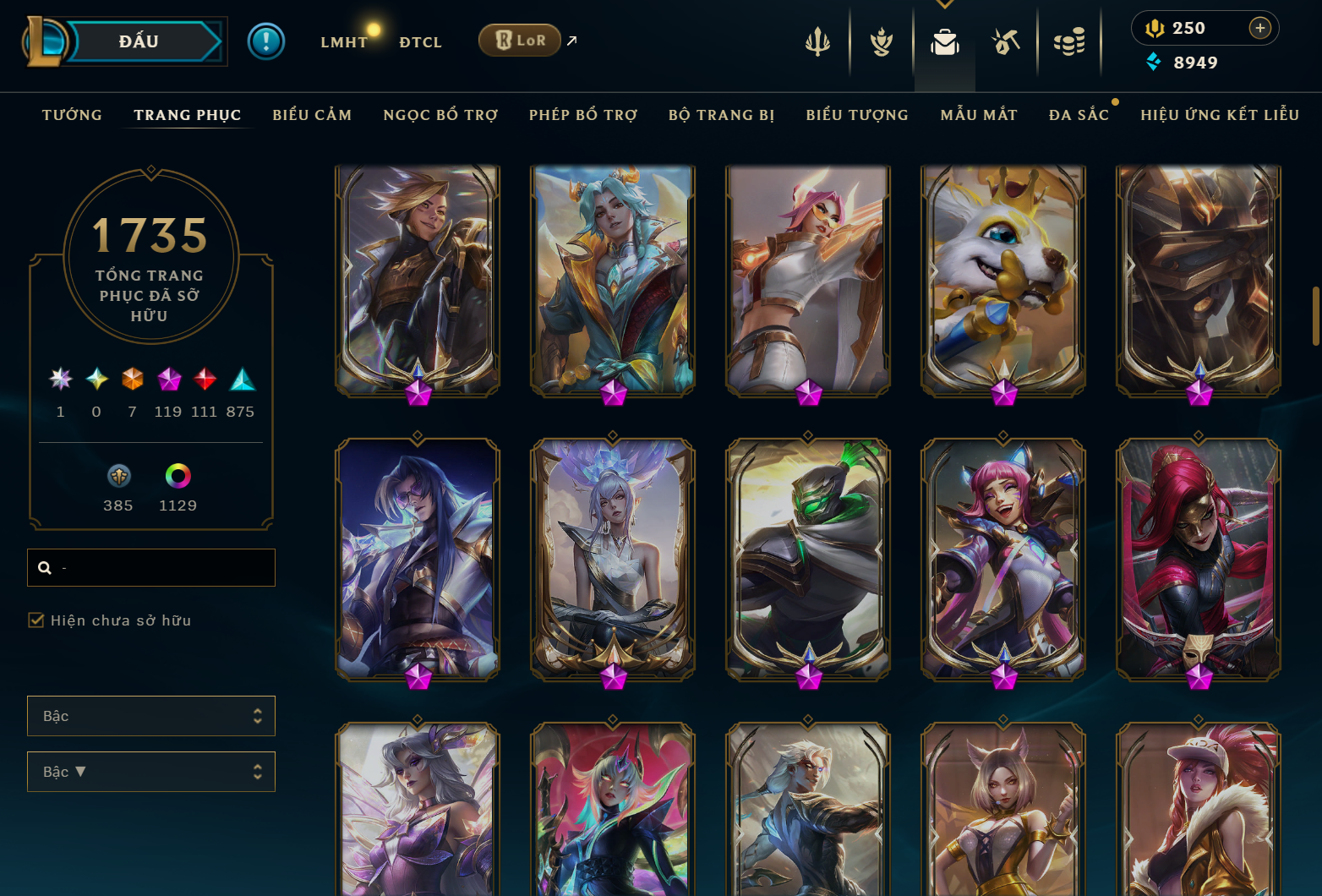
Task: Open the 'Bậc ▼' sort dropdown
Action: 150,771
